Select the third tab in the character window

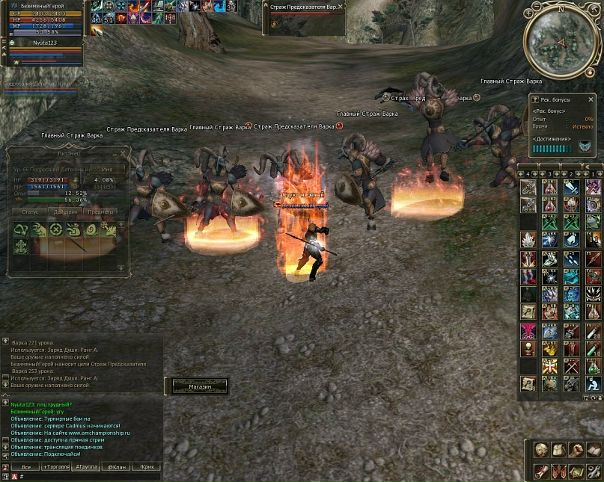(101, 212)
